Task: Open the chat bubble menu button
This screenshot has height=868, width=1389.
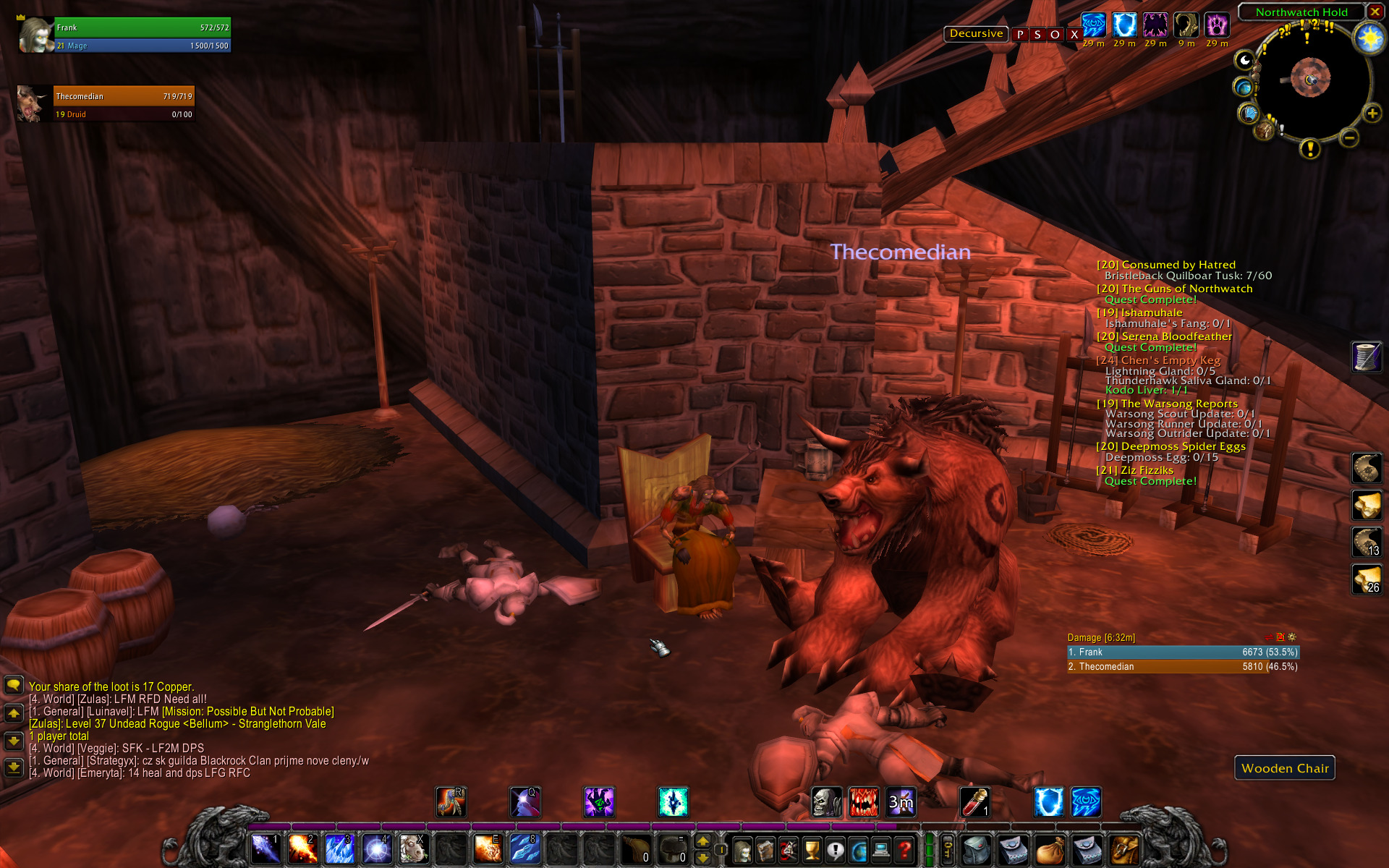Action: (x=14, y=685)
